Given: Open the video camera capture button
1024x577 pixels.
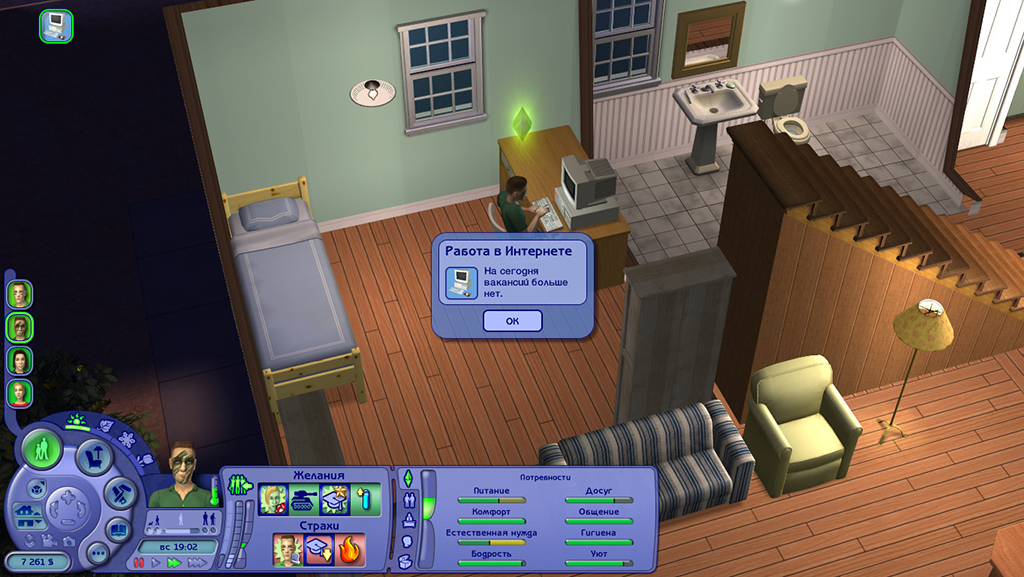Looking at the screenshot, I should 48,540.
